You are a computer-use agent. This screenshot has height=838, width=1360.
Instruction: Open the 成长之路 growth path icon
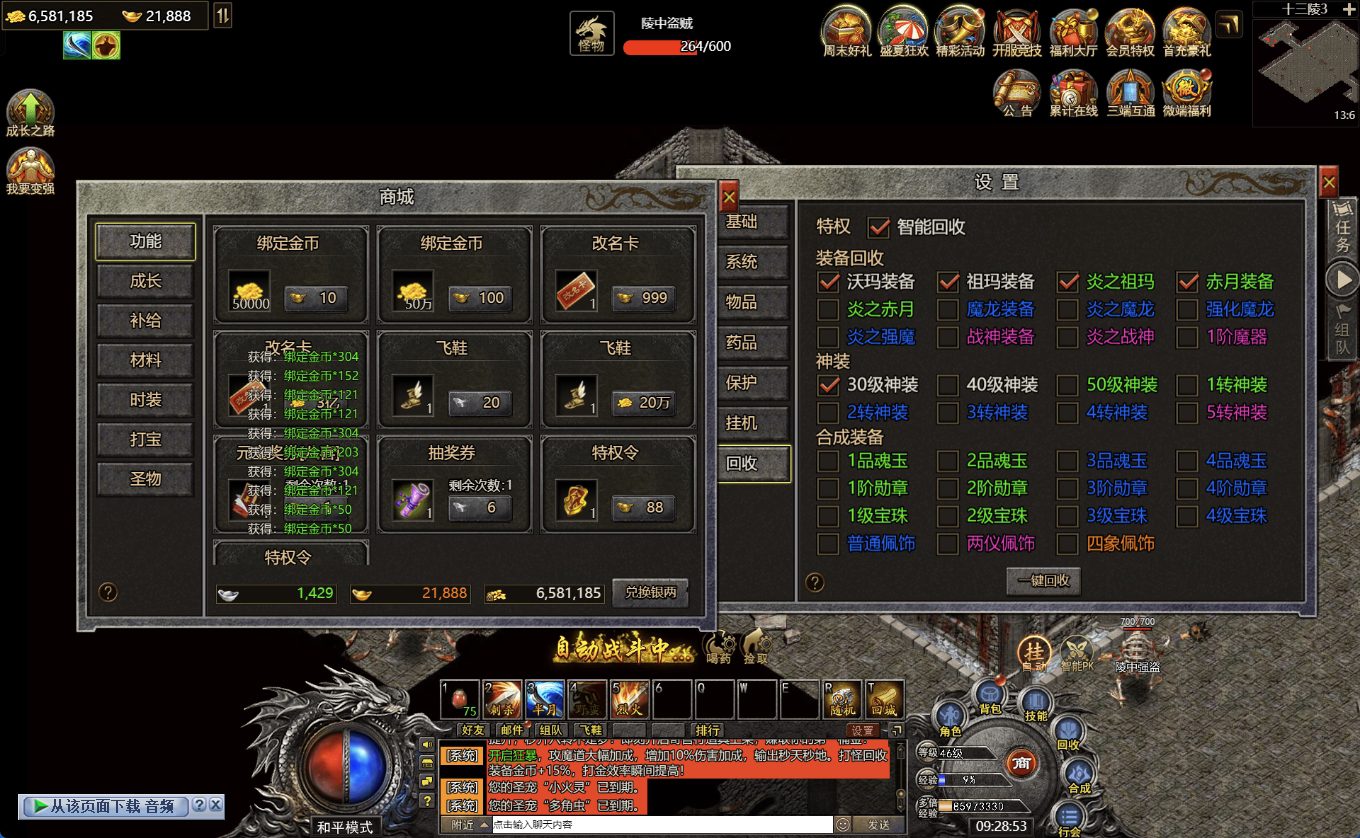30,112
